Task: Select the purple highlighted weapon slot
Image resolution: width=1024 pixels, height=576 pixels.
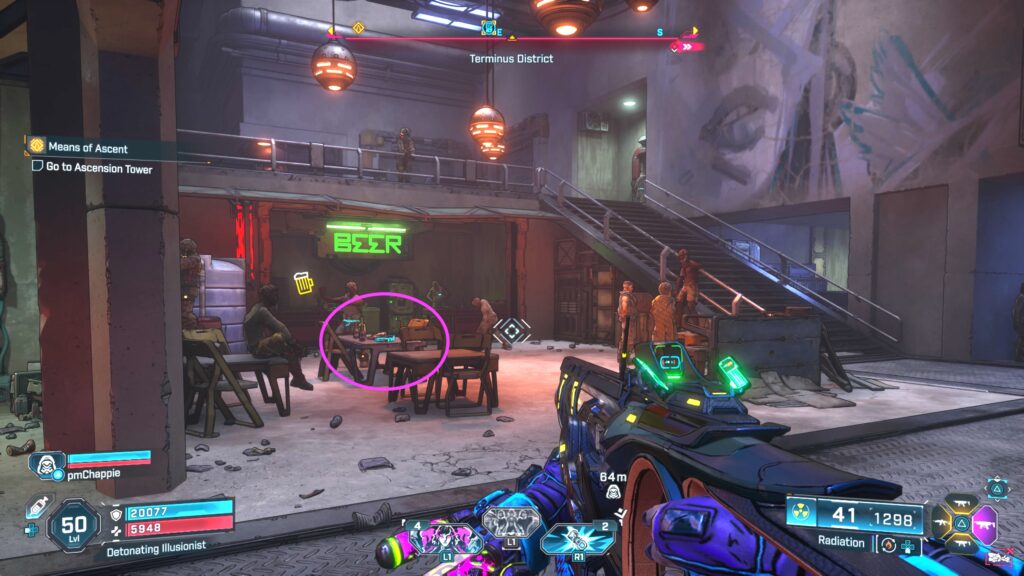Action: point(984,524)
